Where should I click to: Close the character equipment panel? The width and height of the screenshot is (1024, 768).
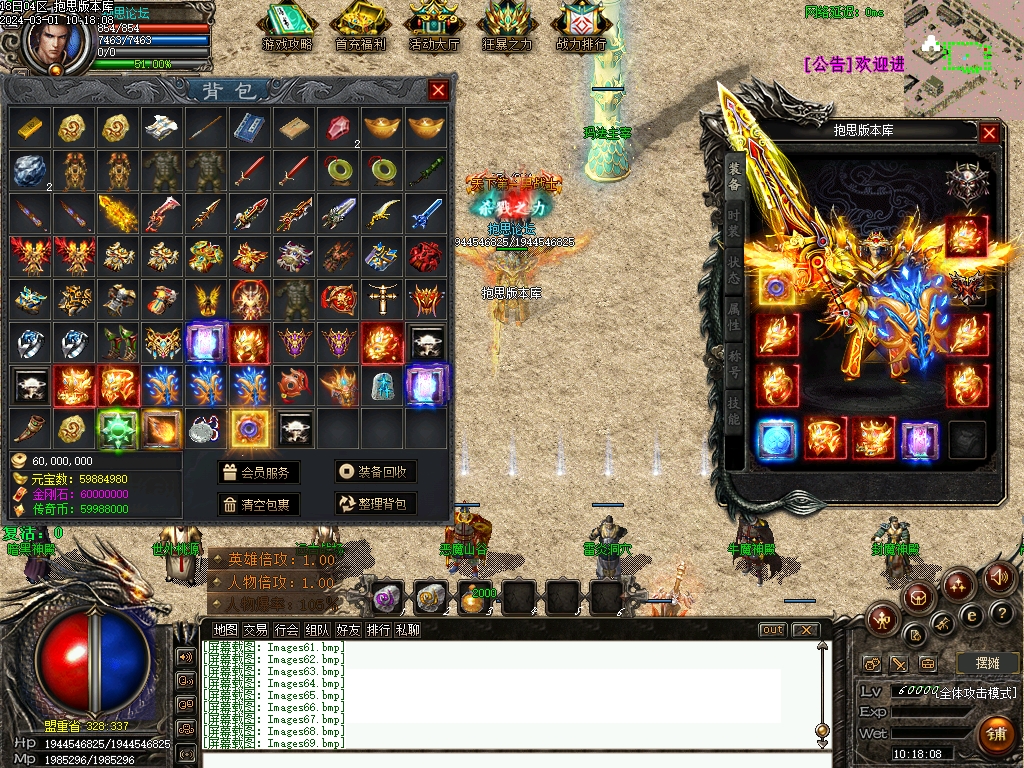(x=989, y=133)
